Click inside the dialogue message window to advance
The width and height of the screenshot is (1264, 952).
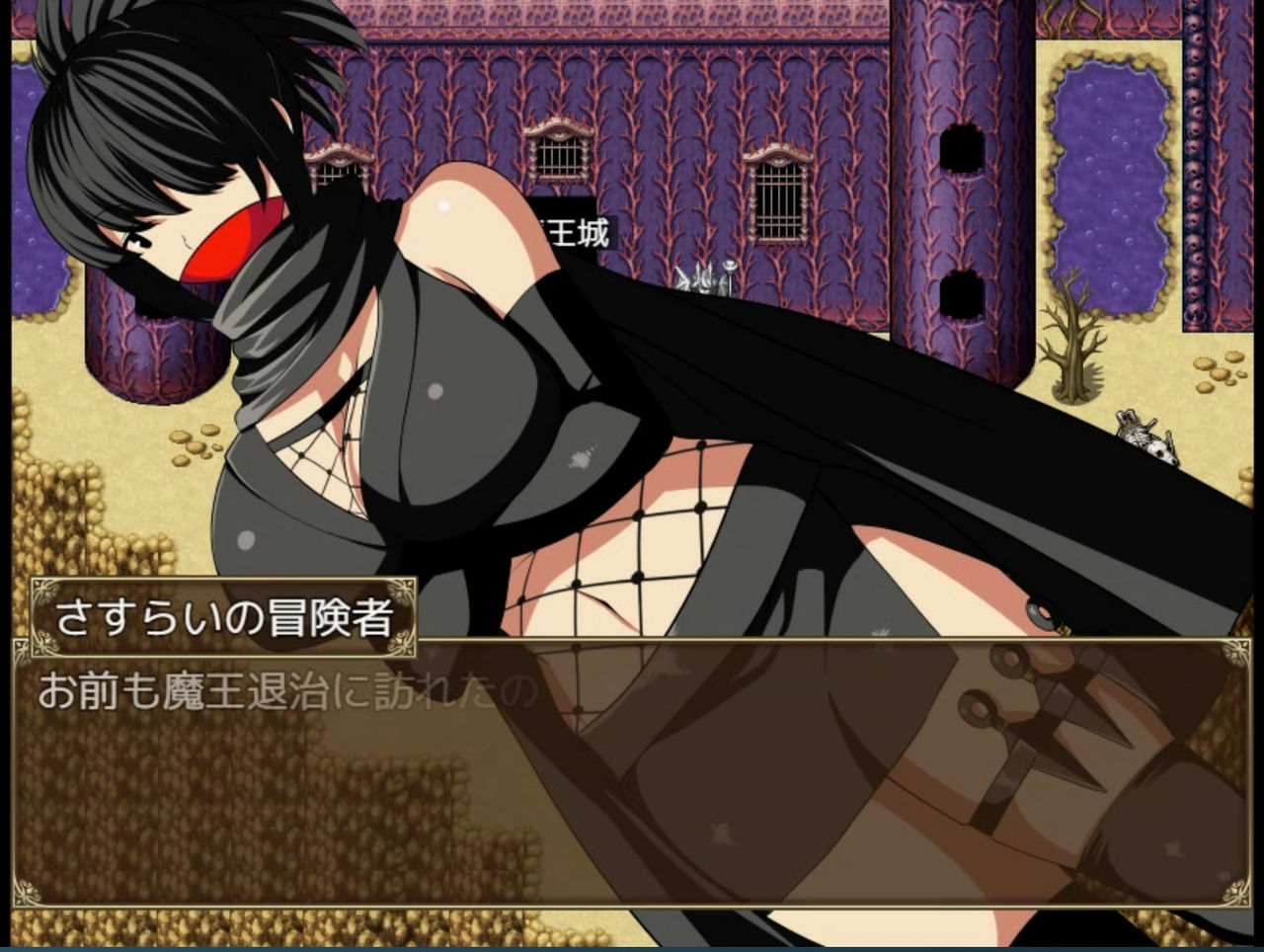(x=632, y=790)
